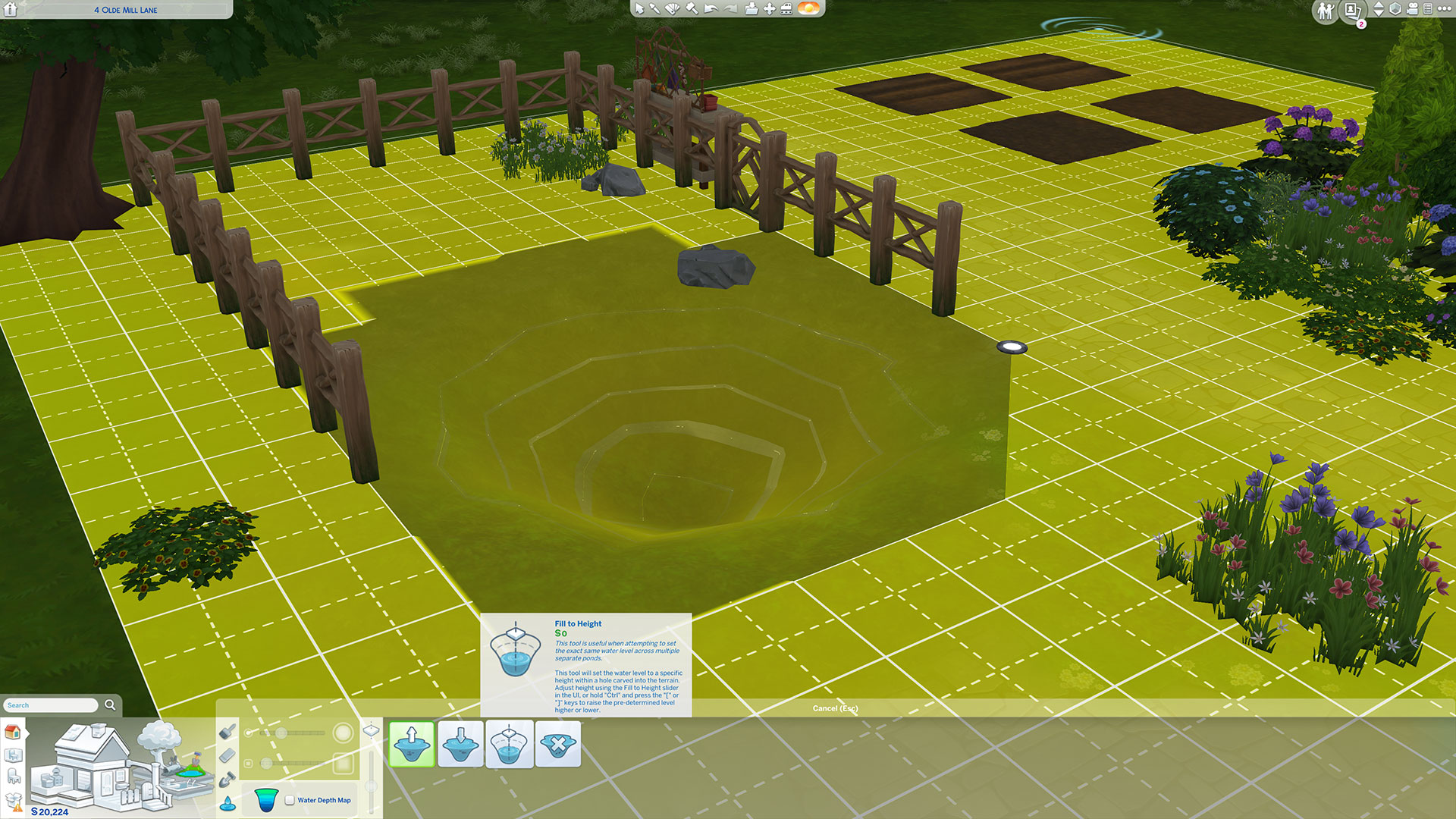Click the vertical Fill to Height slider
The width and height of the screenshot is (1456, 819).
pos(372,784)
